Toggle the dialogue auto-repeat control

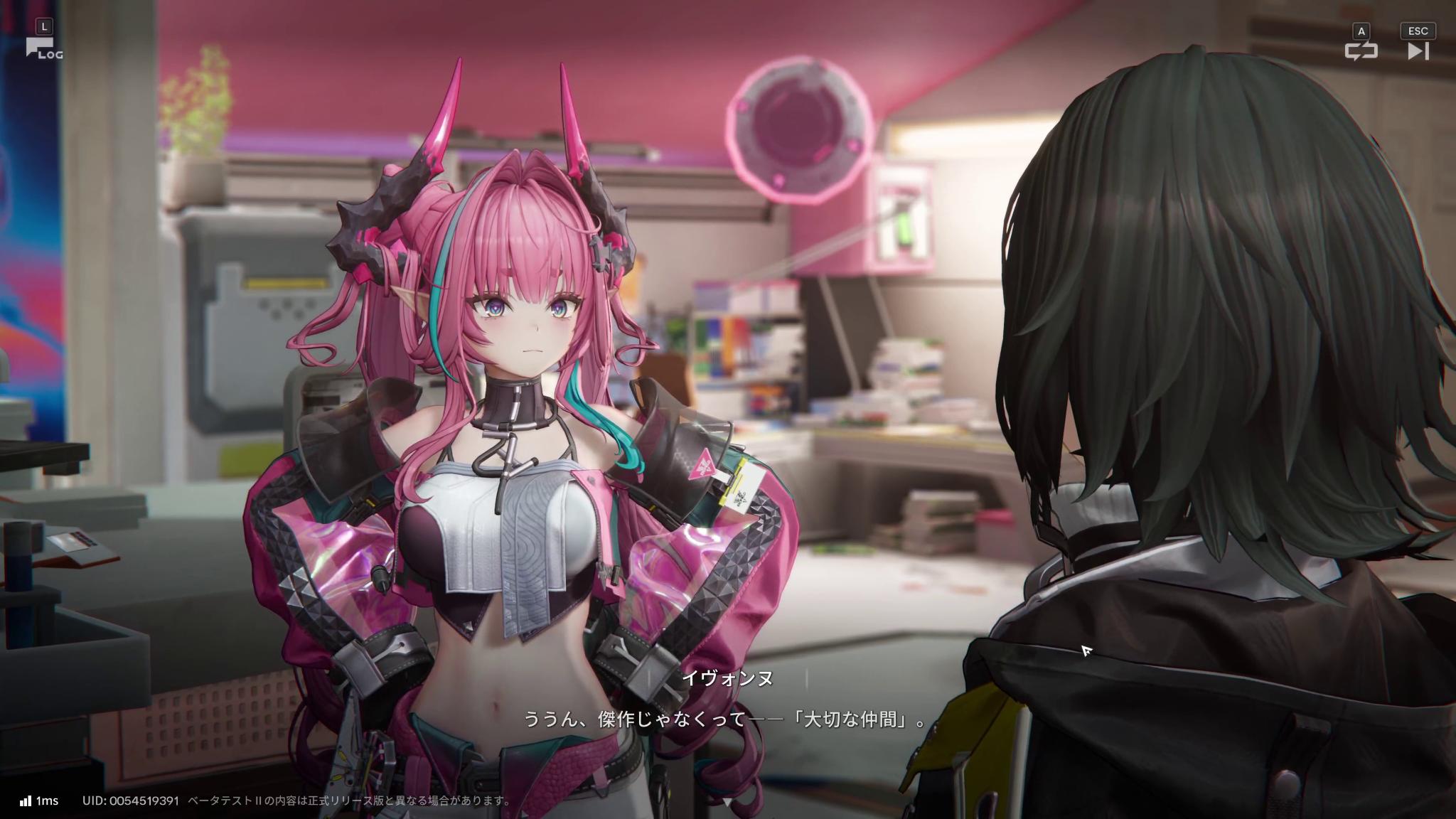(x=1363, y=50)
